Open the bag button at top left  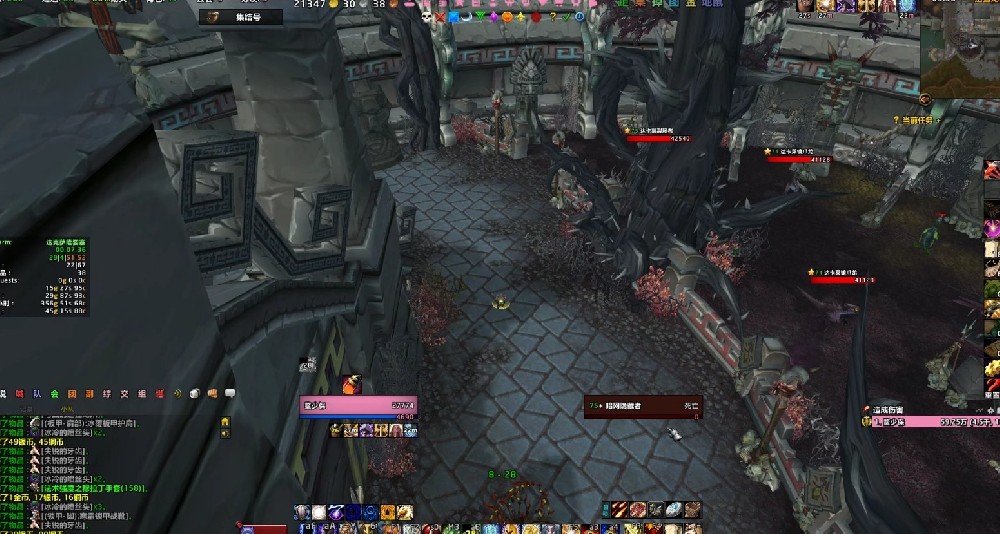point(212,17)
